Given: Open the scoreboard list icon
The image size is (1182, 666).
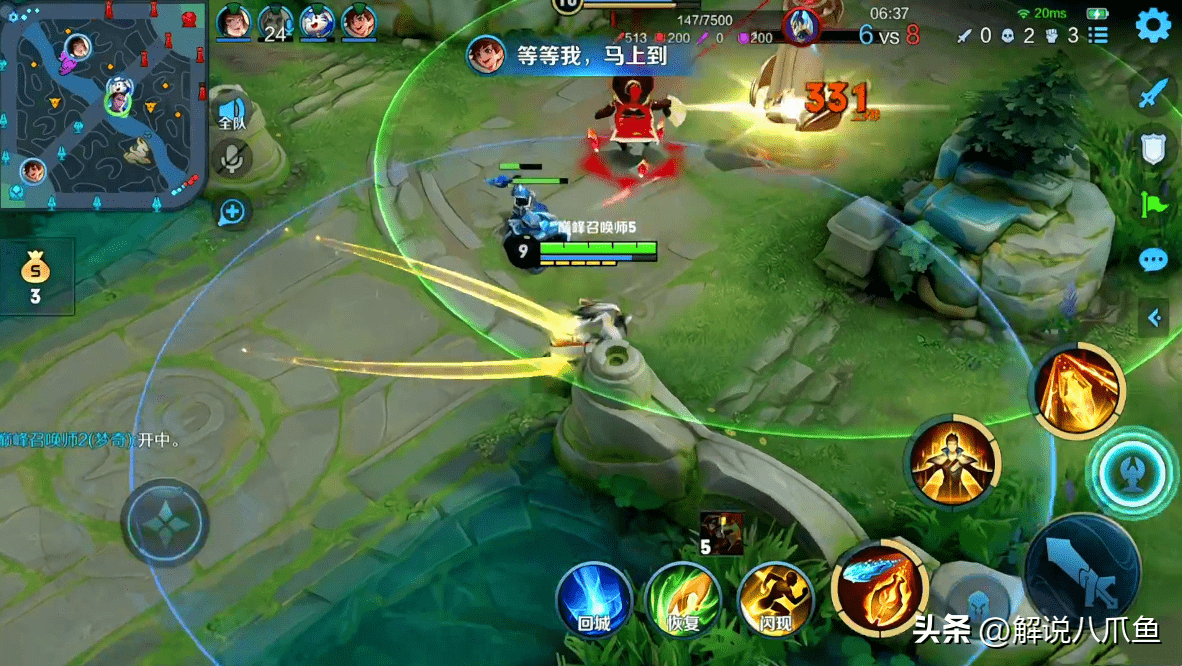Looking at the screenshot, I should 1098,36.
